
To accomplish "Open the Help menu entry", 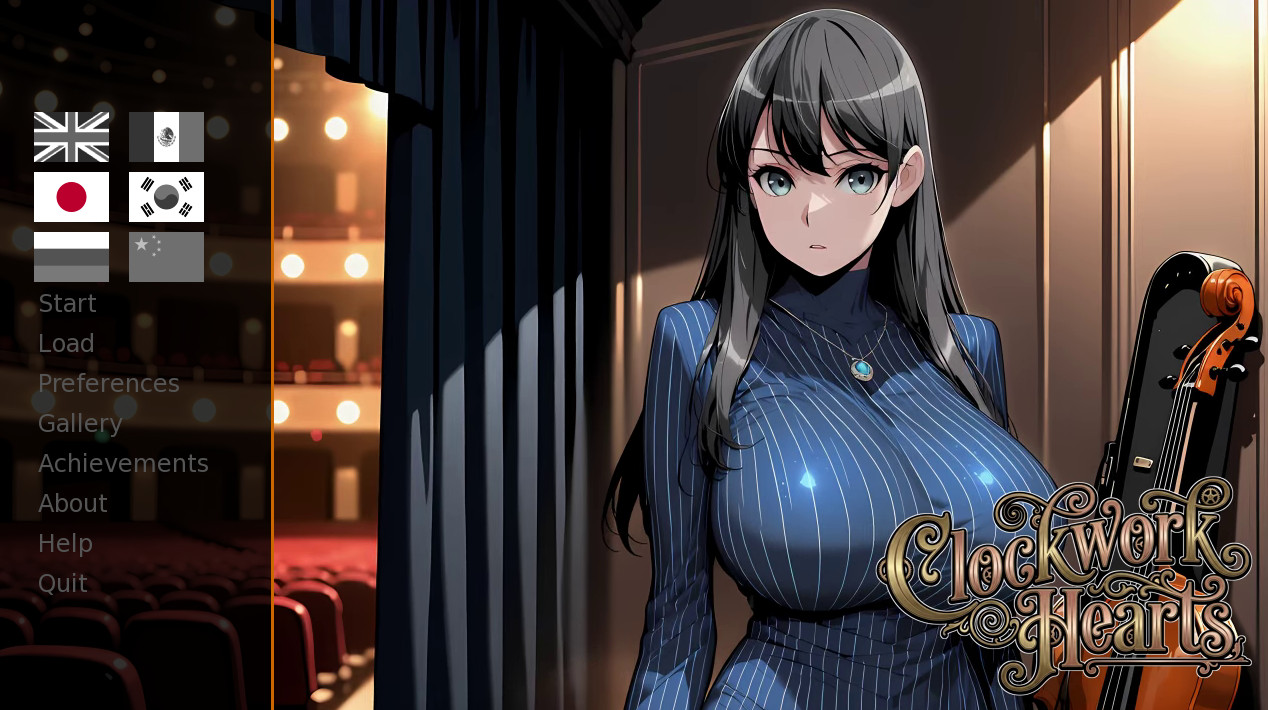I will pos(65,544).
